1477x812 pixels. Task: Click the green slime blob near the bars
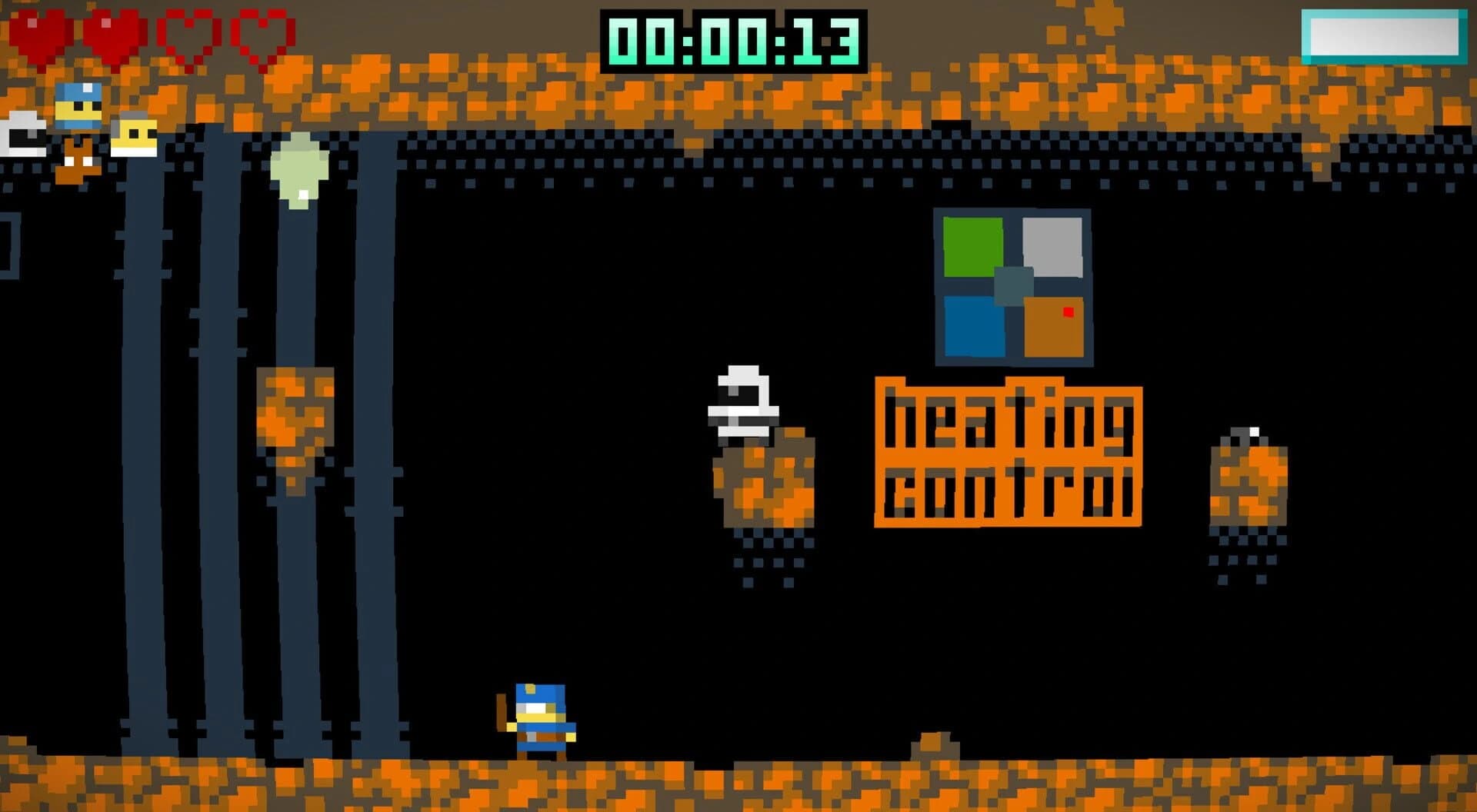[x=298, y=165]
